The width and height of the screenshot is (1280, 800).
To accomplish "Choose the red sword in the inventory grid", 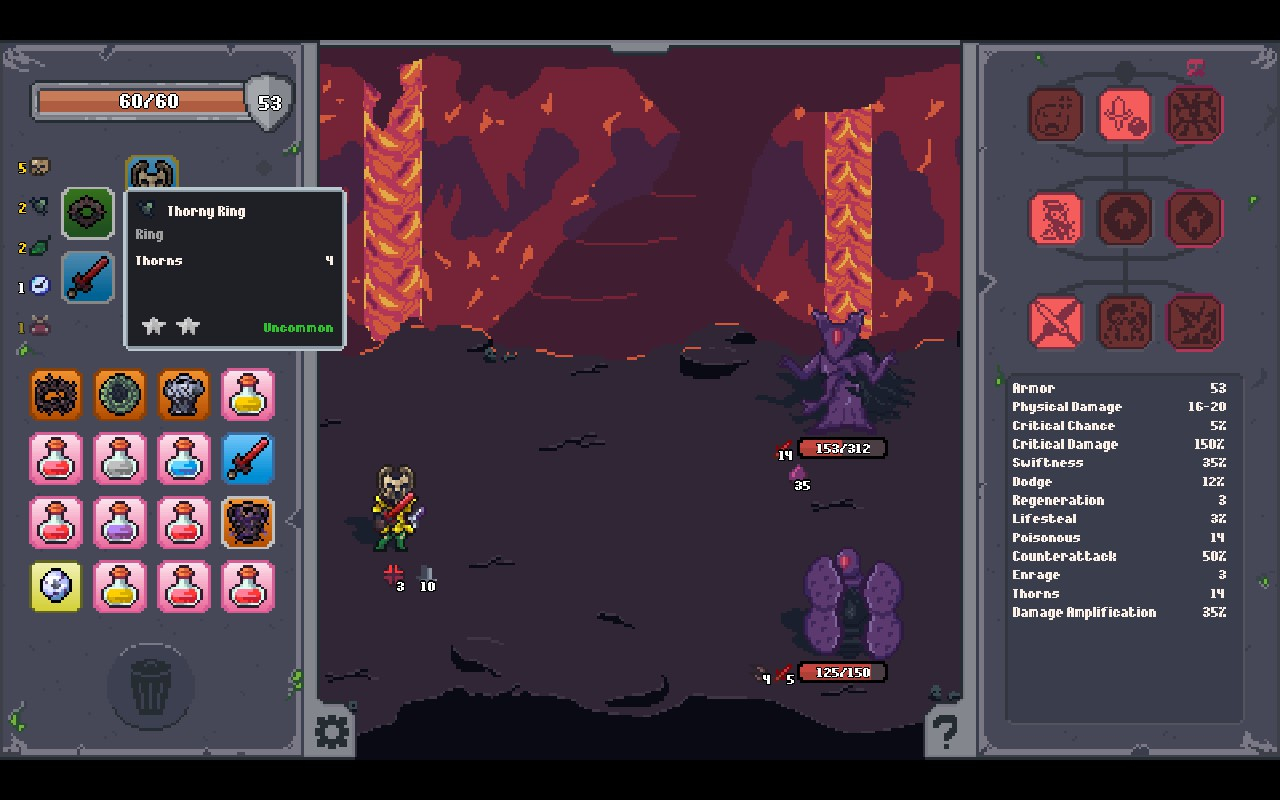I will tap(248, 459).
